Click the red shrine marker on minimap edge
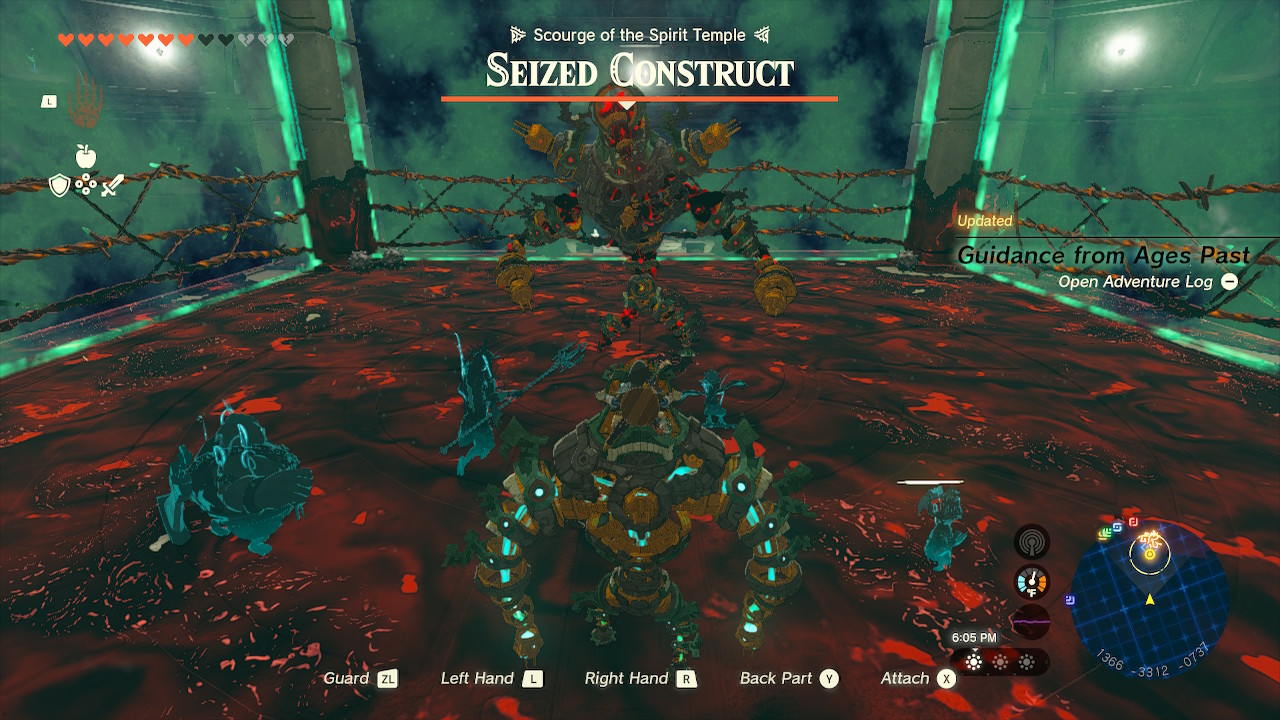 click(x=1133, y=521)
